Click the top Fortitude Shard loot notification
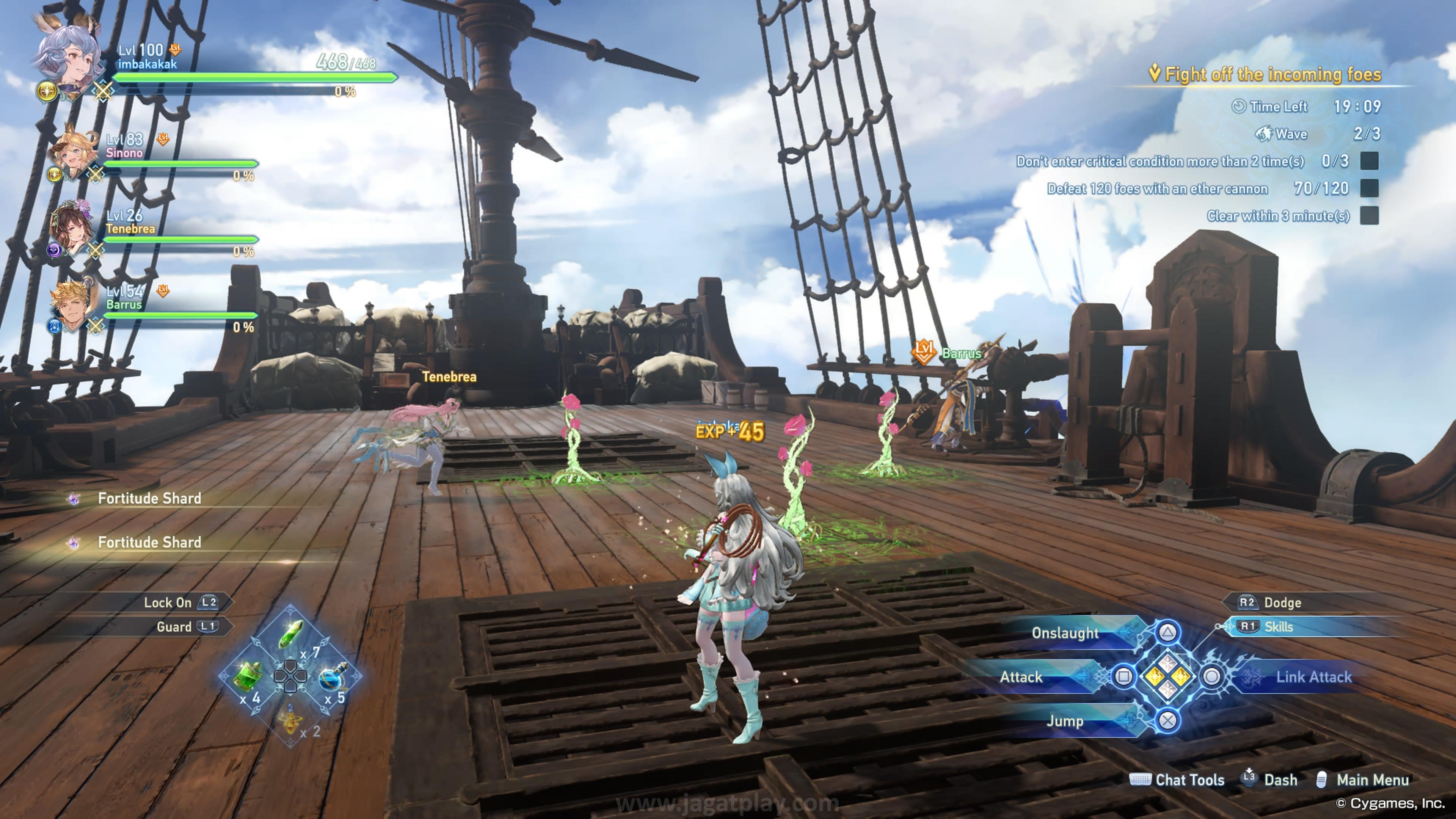 pos(149,498)
